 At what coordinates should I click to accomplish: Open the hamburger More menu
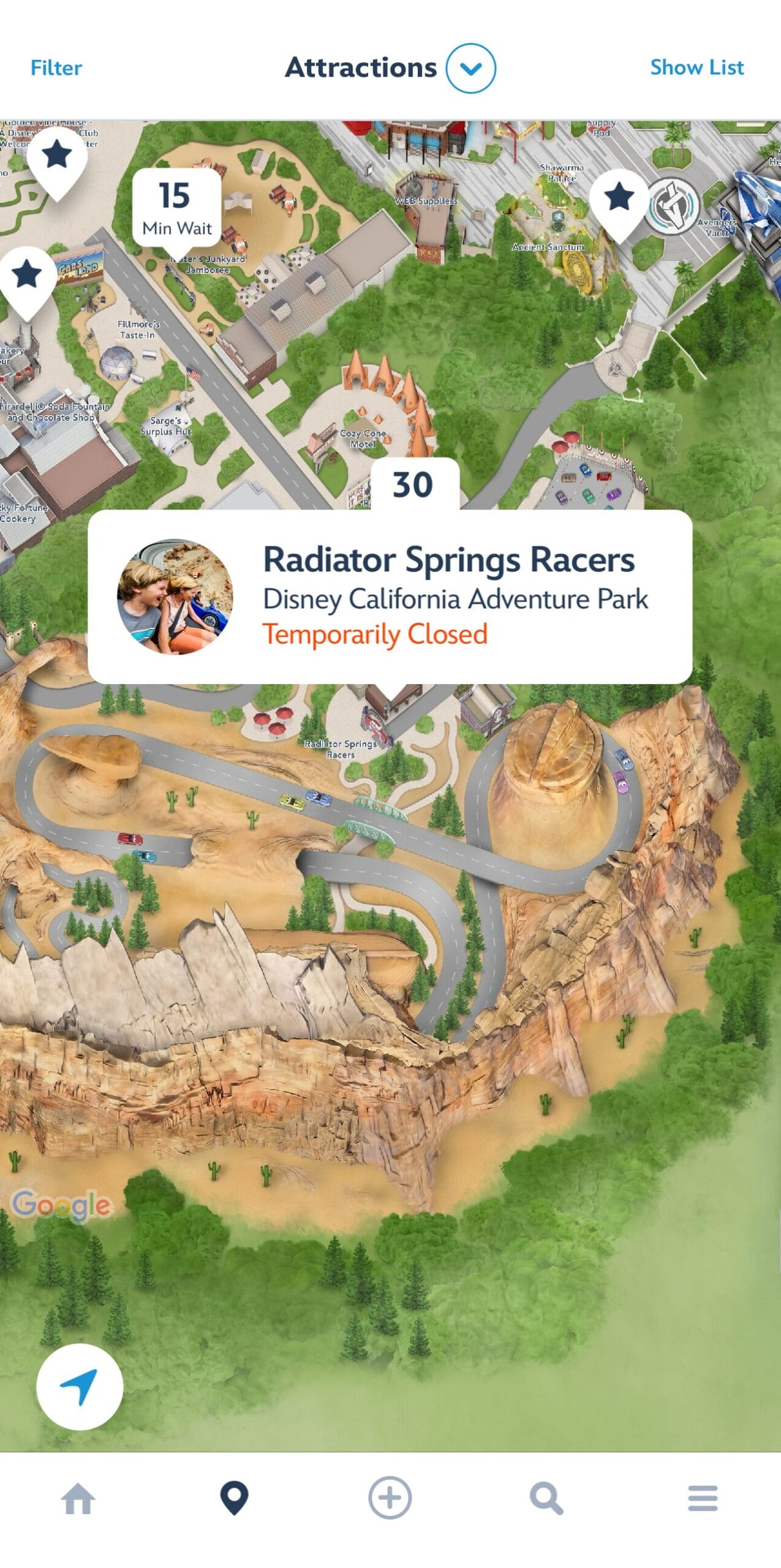(702, 1499)
